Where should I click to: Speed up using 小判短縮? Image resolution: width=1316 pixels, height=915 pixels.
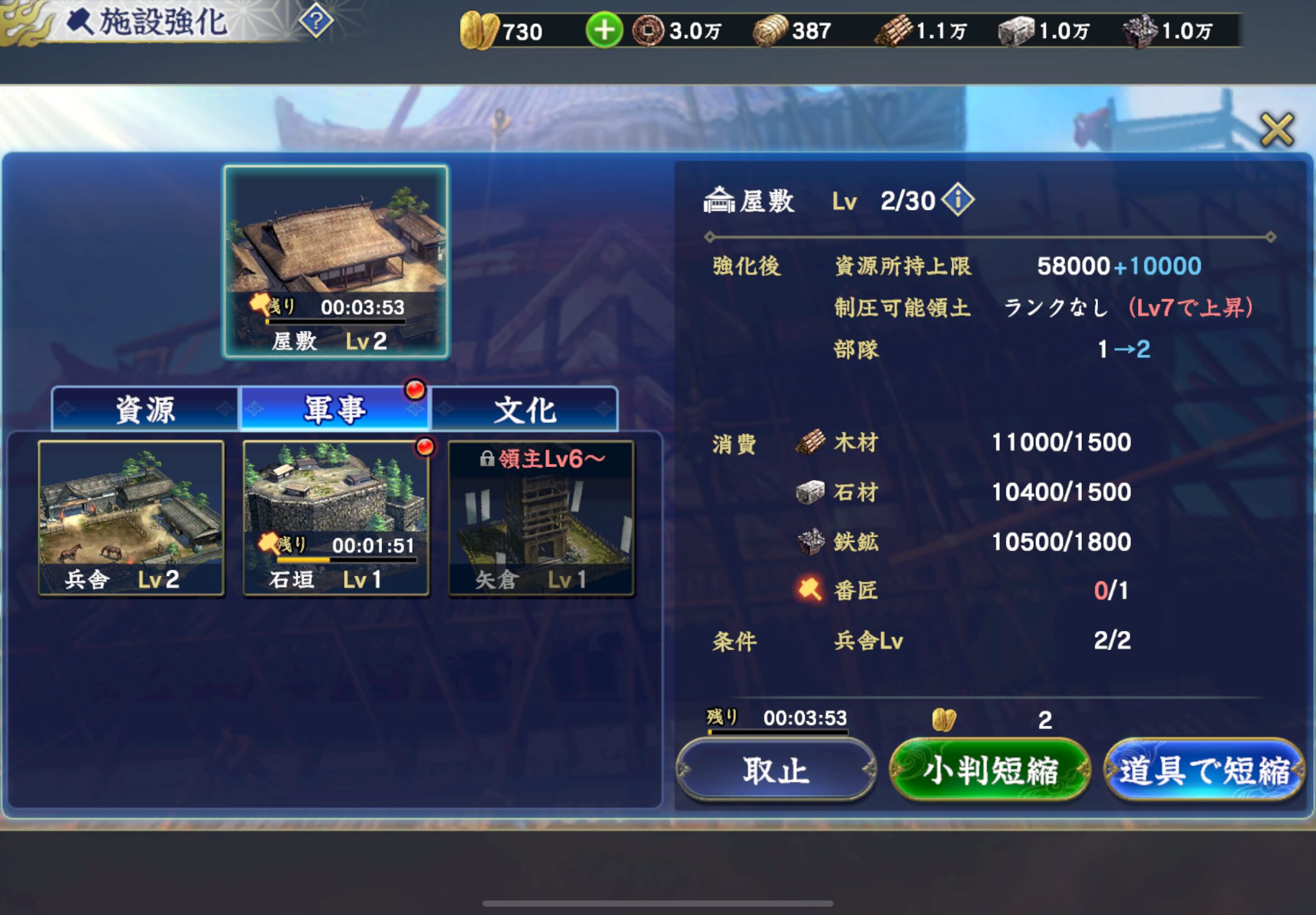pos(989,770)
